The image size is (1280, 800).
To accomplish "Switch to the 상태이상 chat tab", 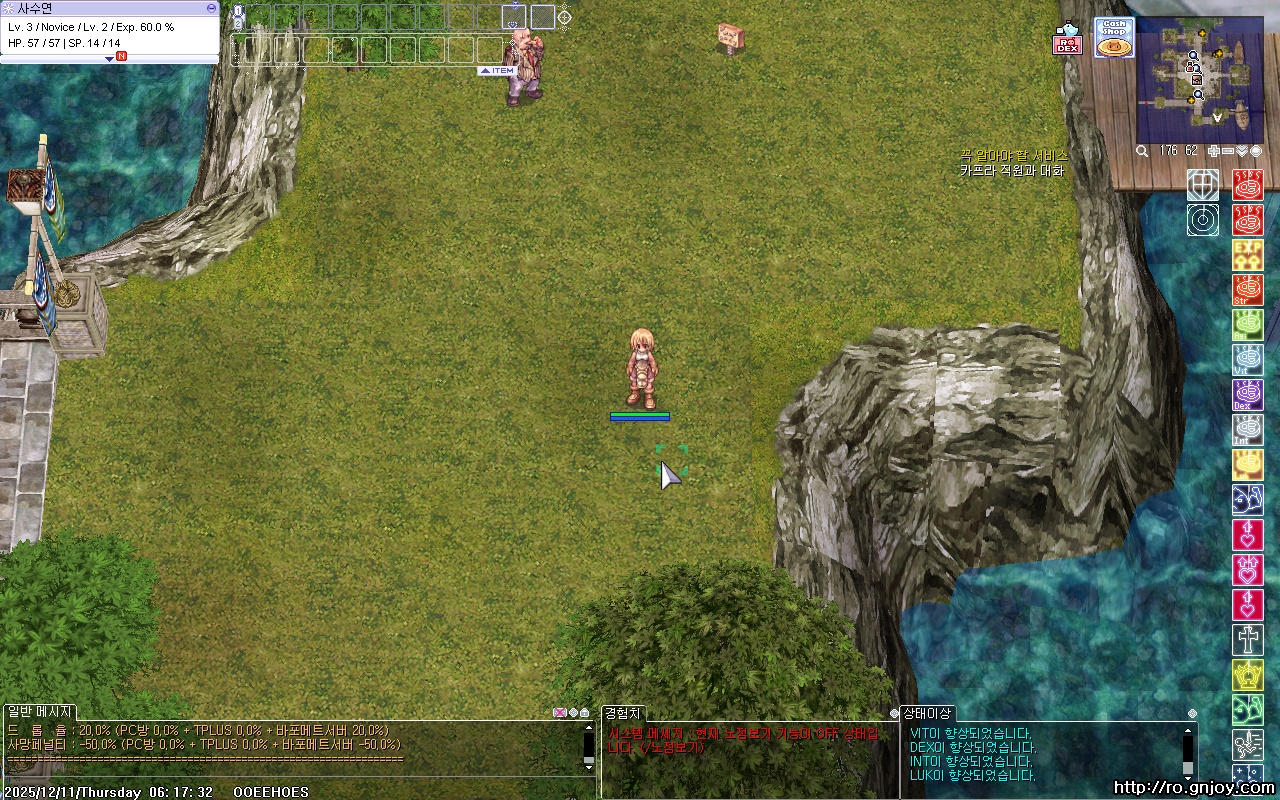I will point(927,713).
